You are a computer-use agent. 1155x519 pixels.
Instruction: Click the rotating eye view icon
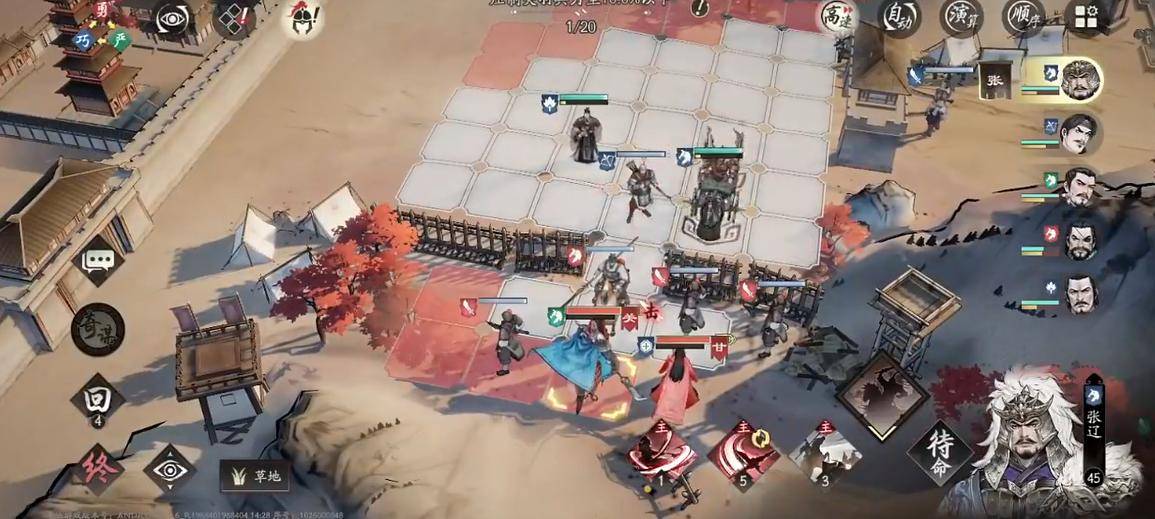[172, 20]
